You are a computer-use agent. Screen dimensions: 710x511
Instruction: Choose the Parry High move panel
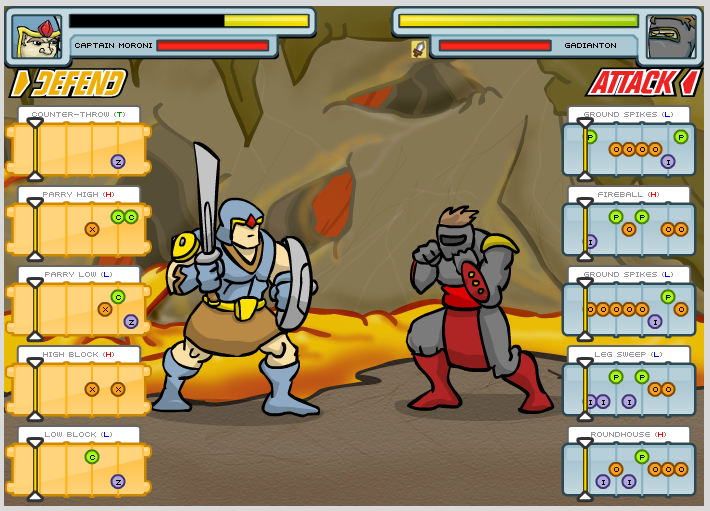[x=79, y=229]
